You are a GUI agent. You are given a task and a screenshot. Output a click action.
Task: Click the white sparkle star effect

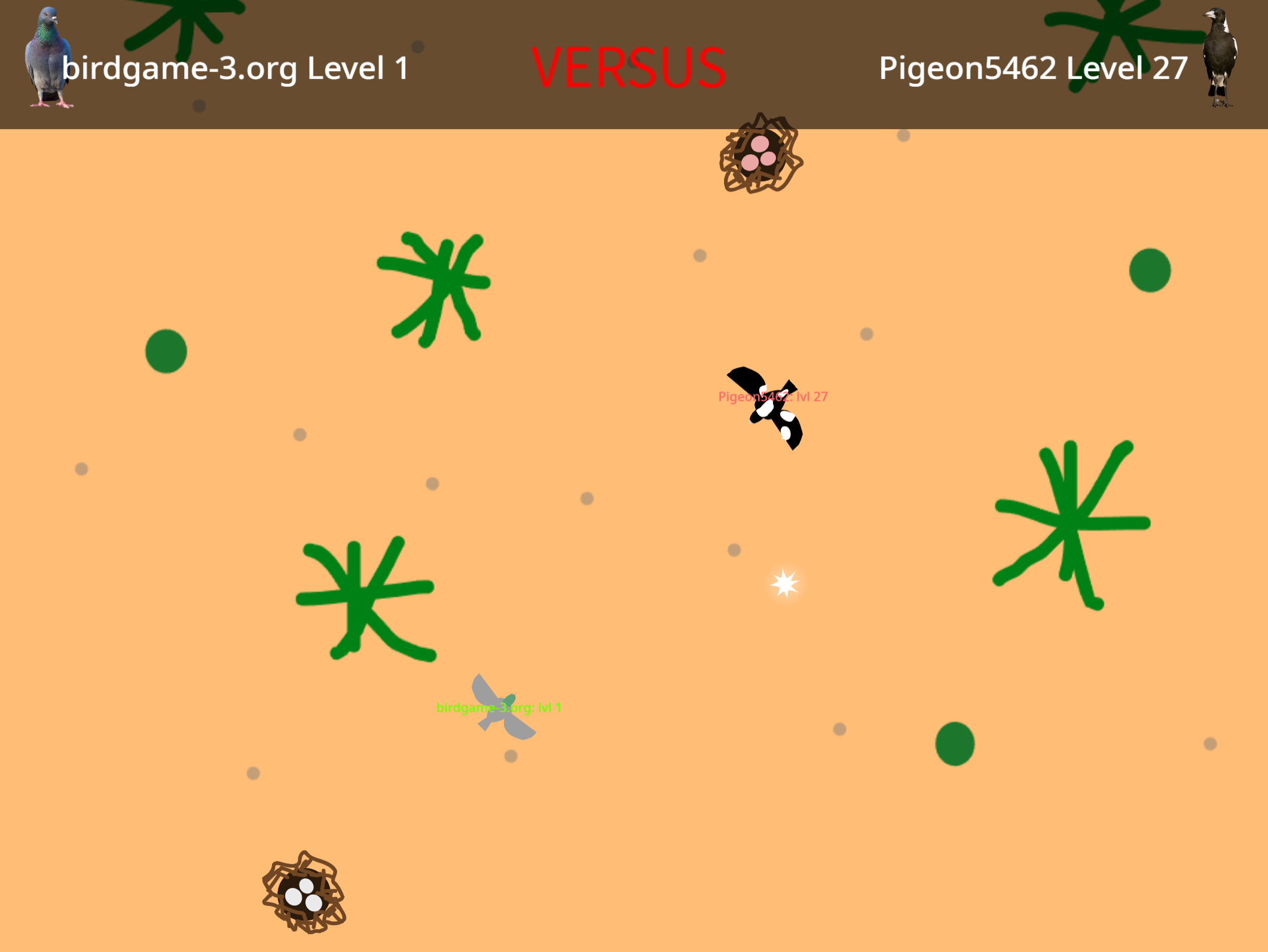(x=784, y=584)
